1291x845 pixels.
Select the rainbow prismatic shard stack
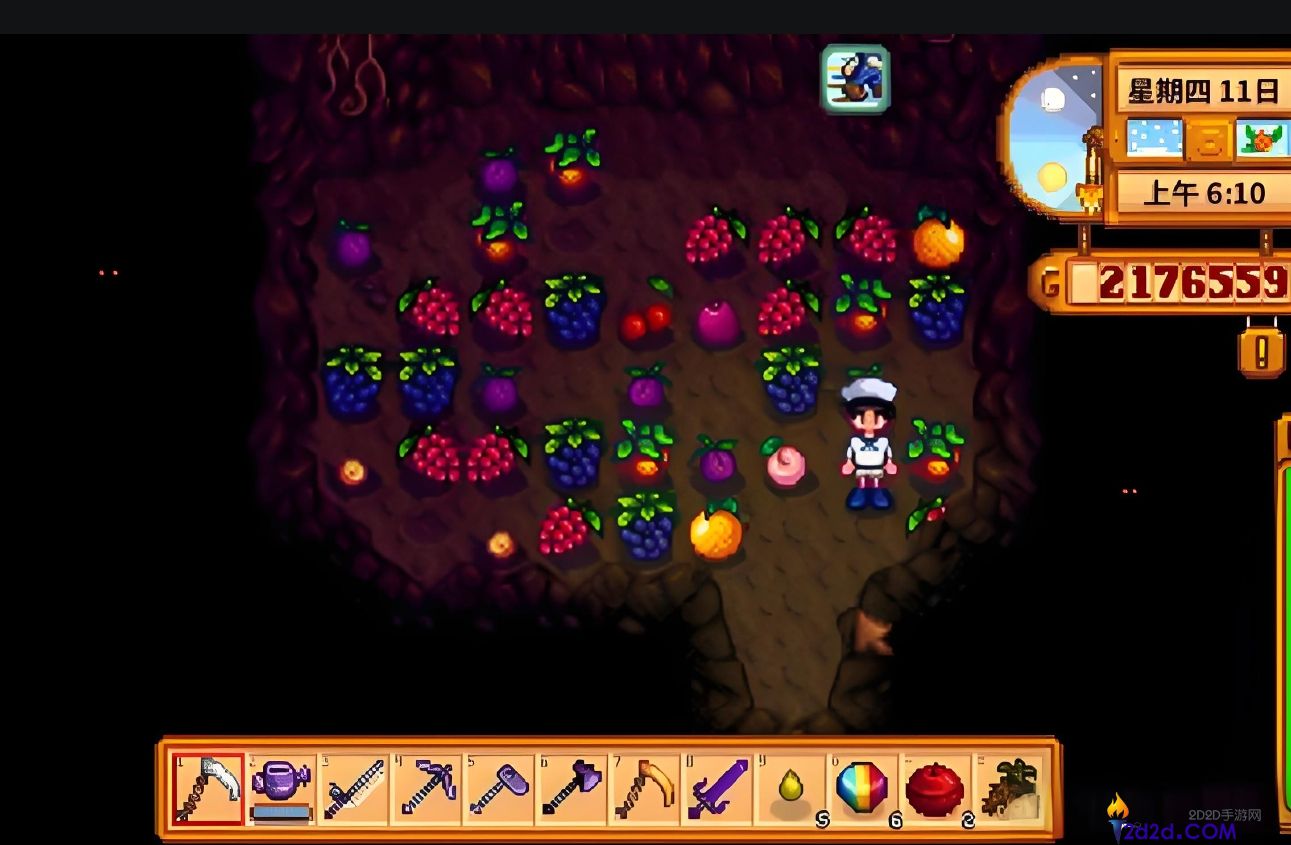click(x=862, y=788)
